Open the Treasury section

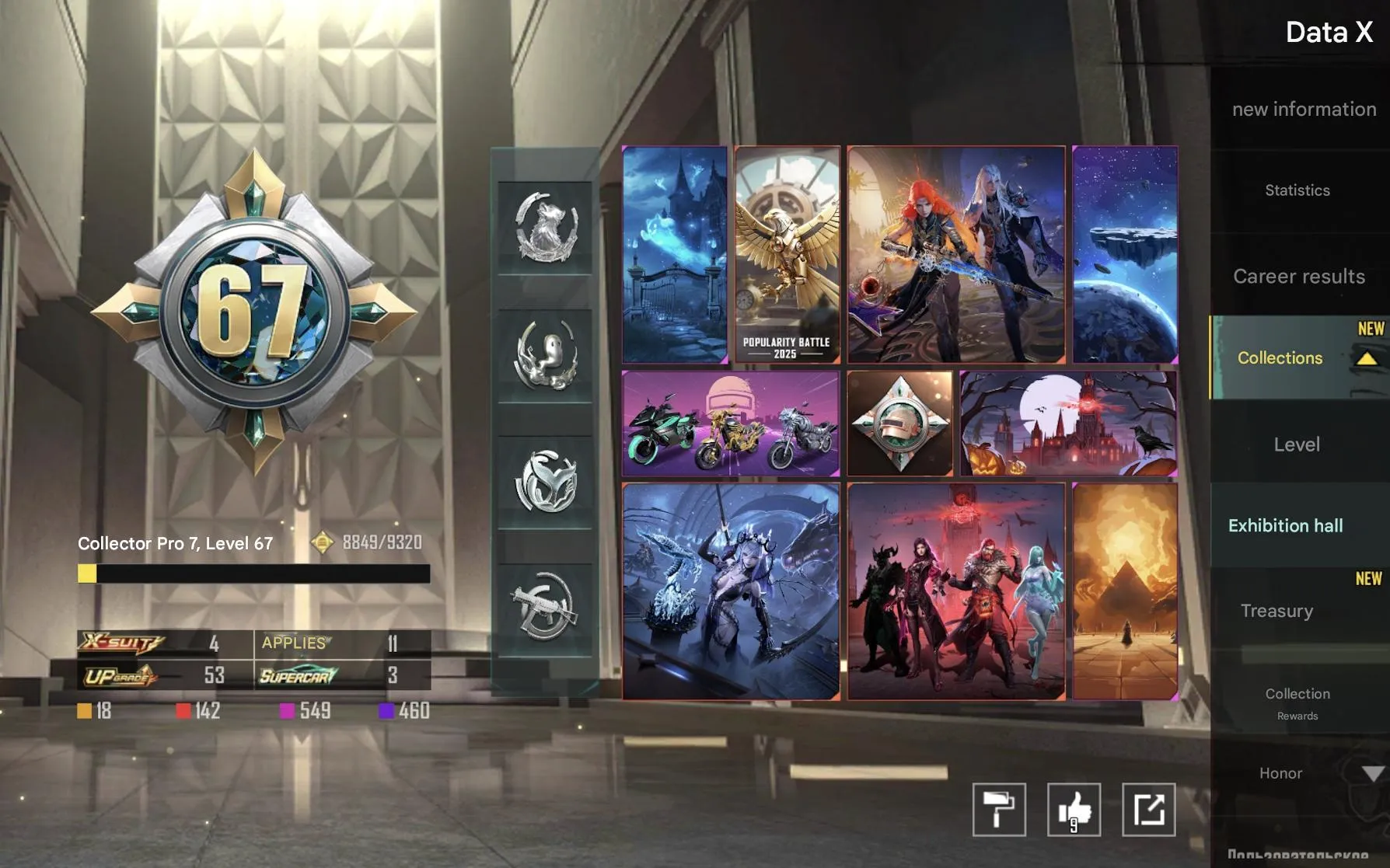[1278, 612]
